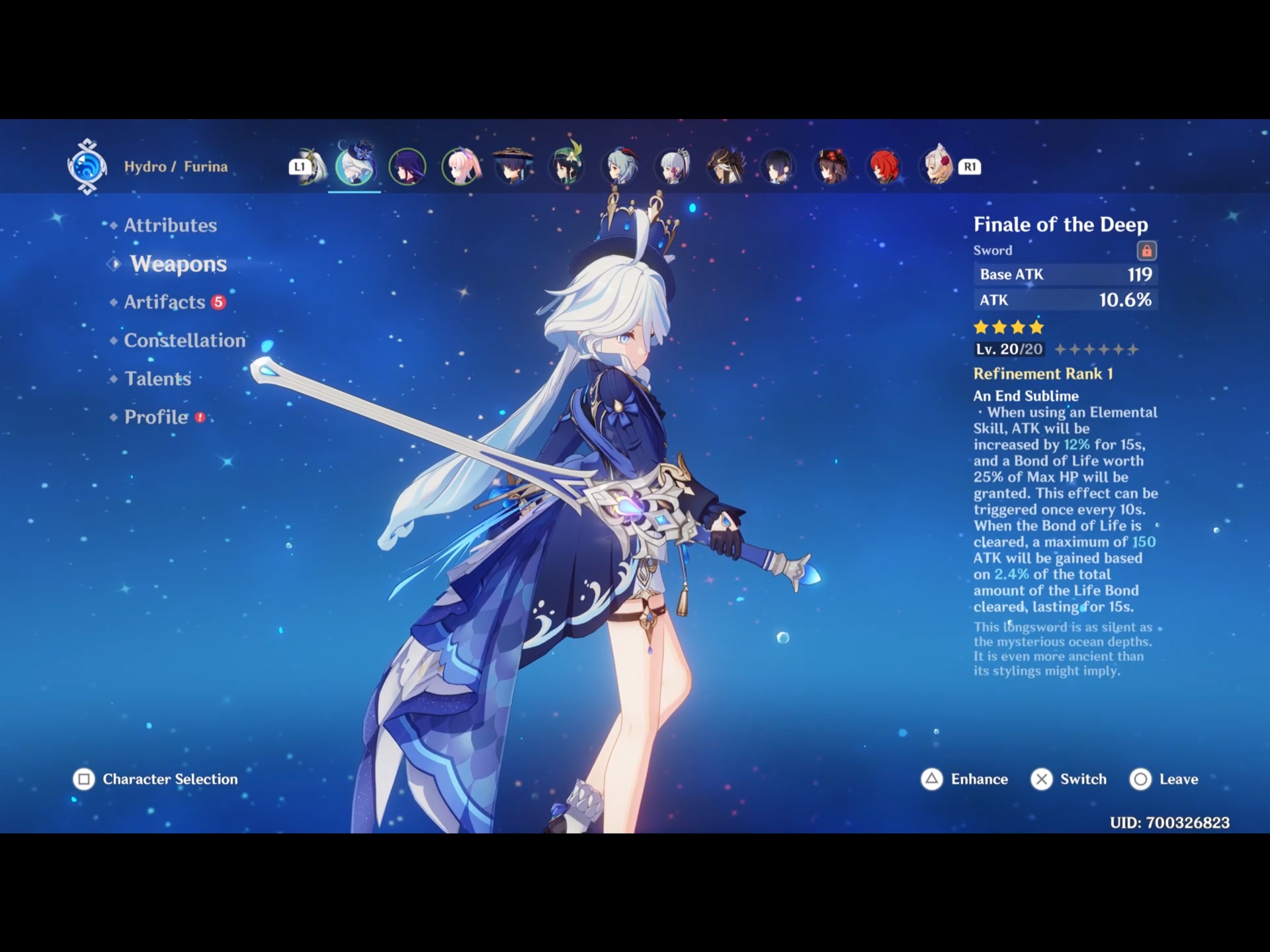Image resolution: width=1270 pixels, height=952 pixels.
Task: Switch to the Raiden Shogun portrait
Action: pos(407,167)
